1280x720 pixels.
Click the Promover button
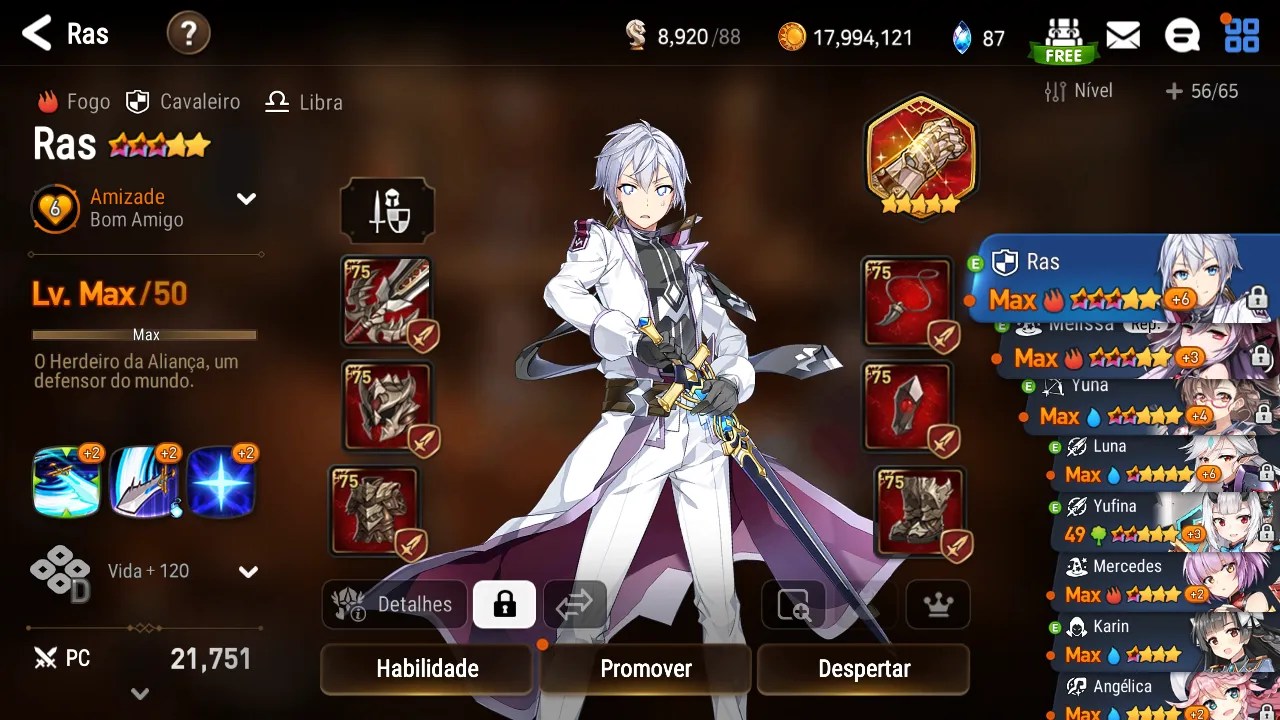click(646, 669)
